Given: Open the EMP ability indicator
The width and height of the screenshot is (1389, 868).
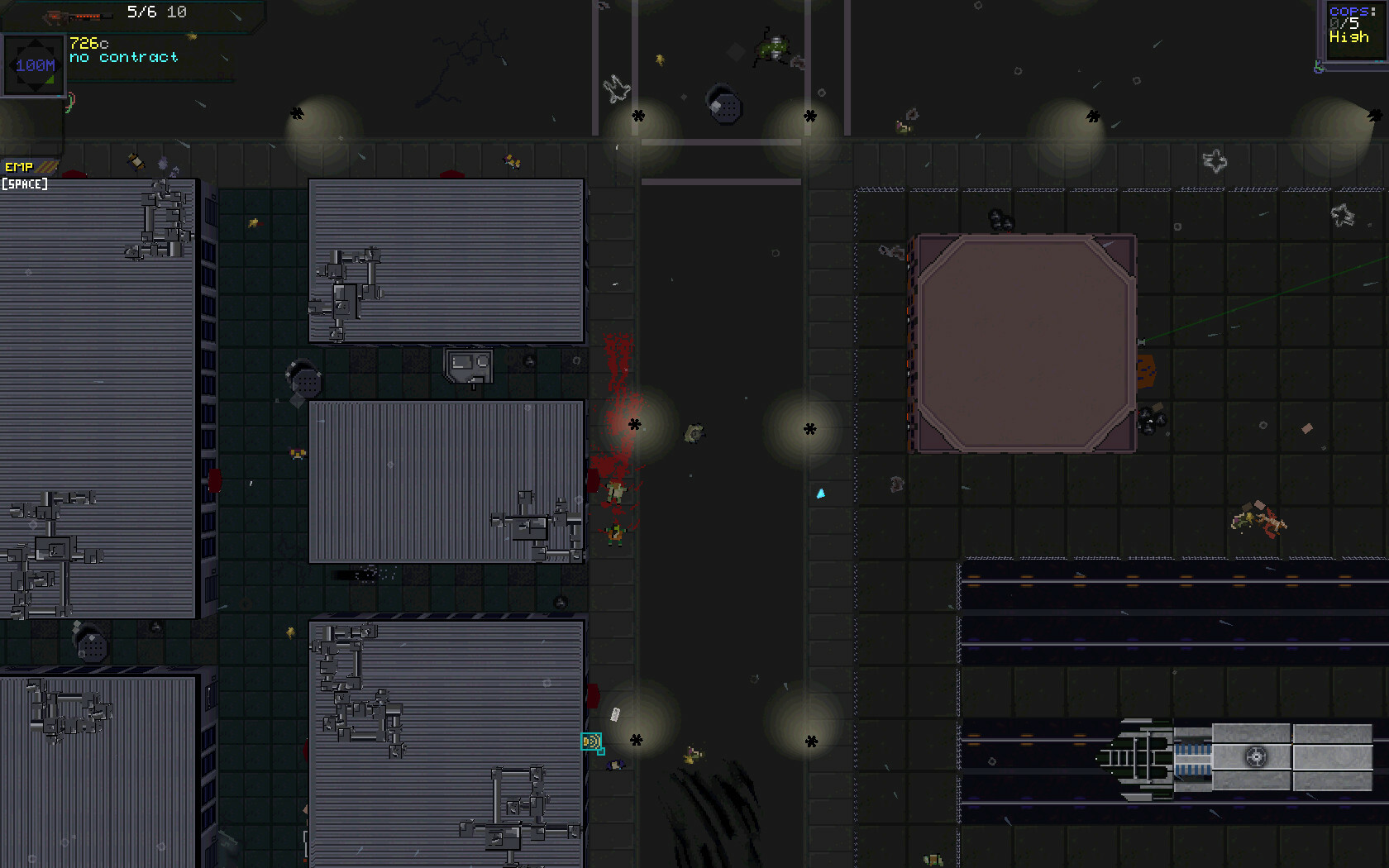Looking at the screenshot, I should tap(18, 166).
